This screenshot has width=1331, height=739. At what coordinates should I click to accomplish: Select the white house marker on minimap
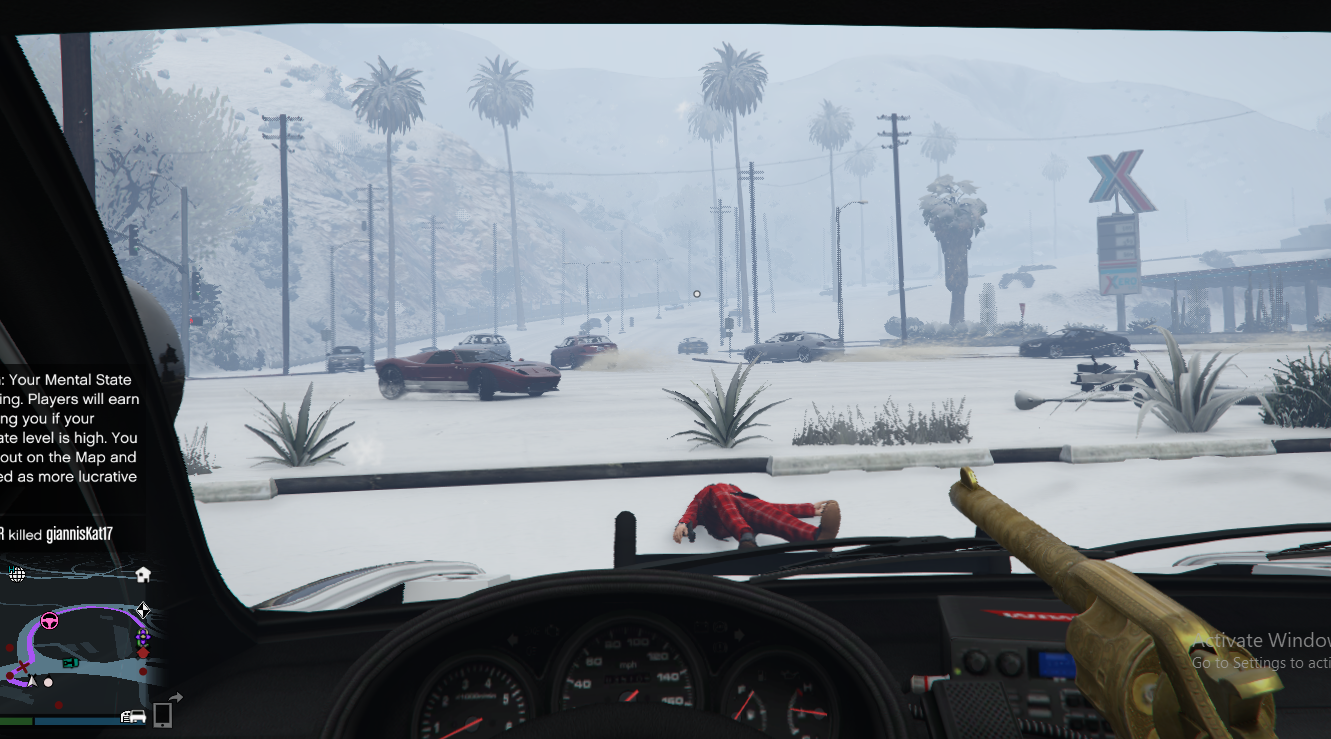click(x=142, y=574)
